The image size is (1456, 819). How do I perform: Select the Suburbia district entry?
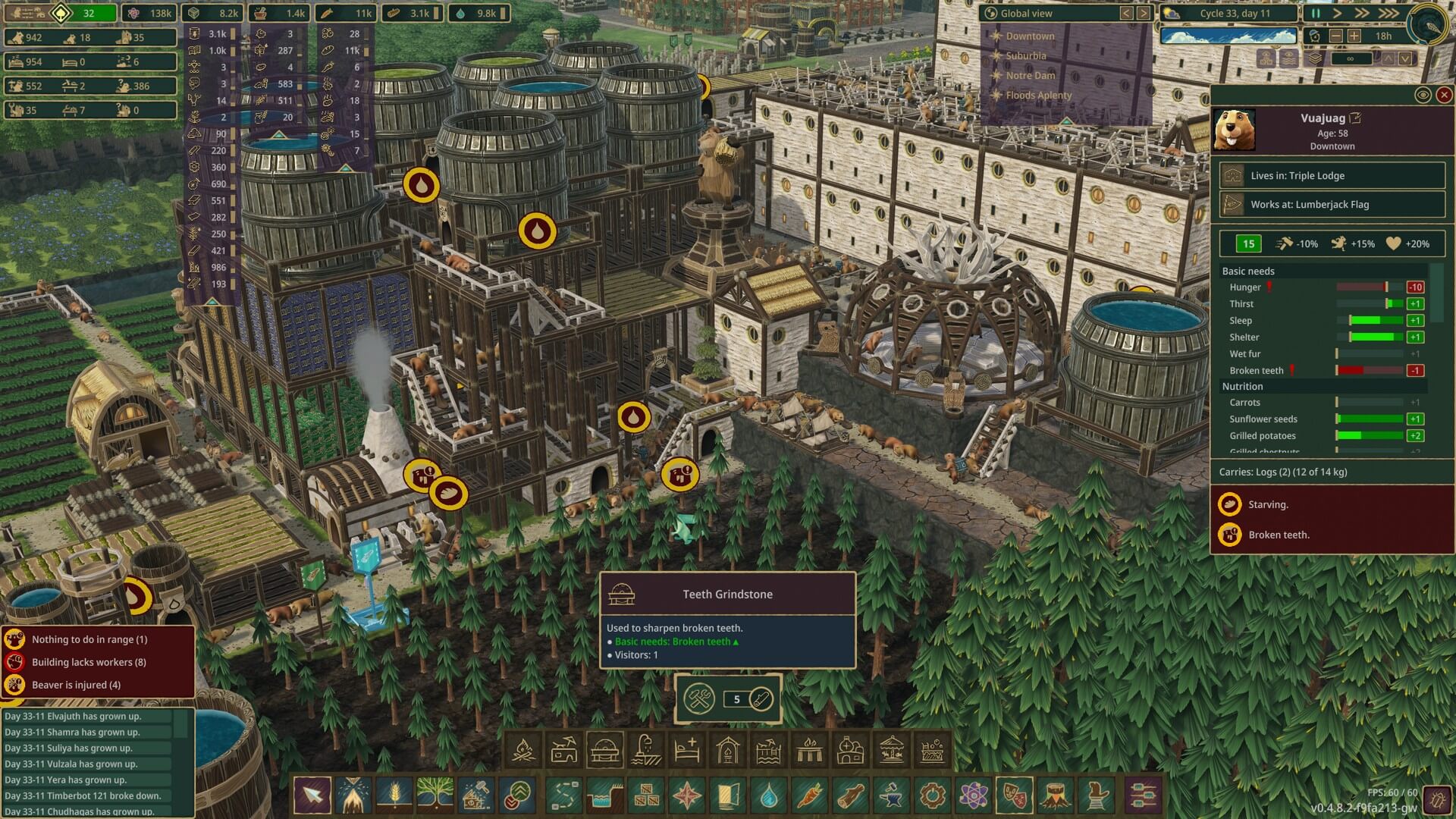[1028, 55]
